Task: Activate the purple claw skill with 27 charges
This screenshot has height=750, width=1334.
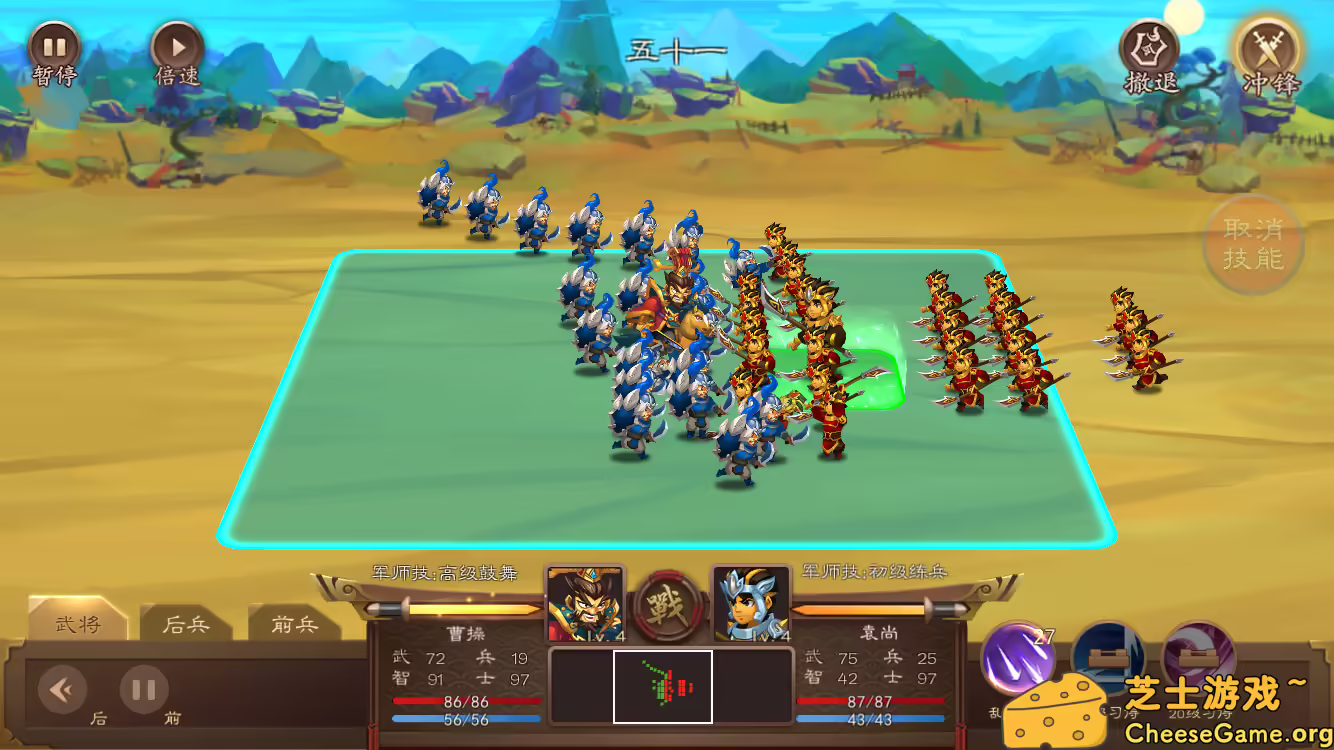Action: [x=1020, y=657]
